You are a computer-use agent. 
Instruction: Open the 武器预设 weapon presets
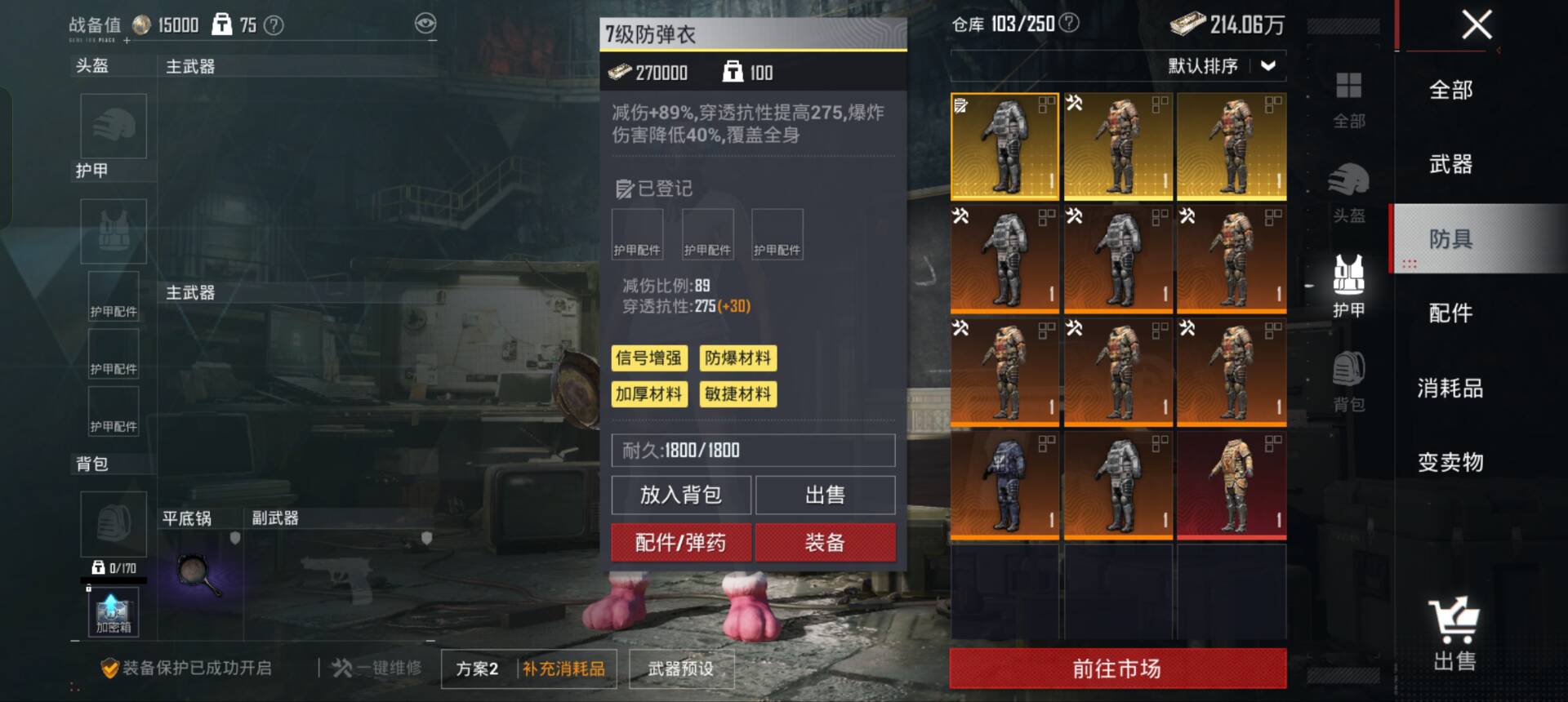[x=680, y=669]
